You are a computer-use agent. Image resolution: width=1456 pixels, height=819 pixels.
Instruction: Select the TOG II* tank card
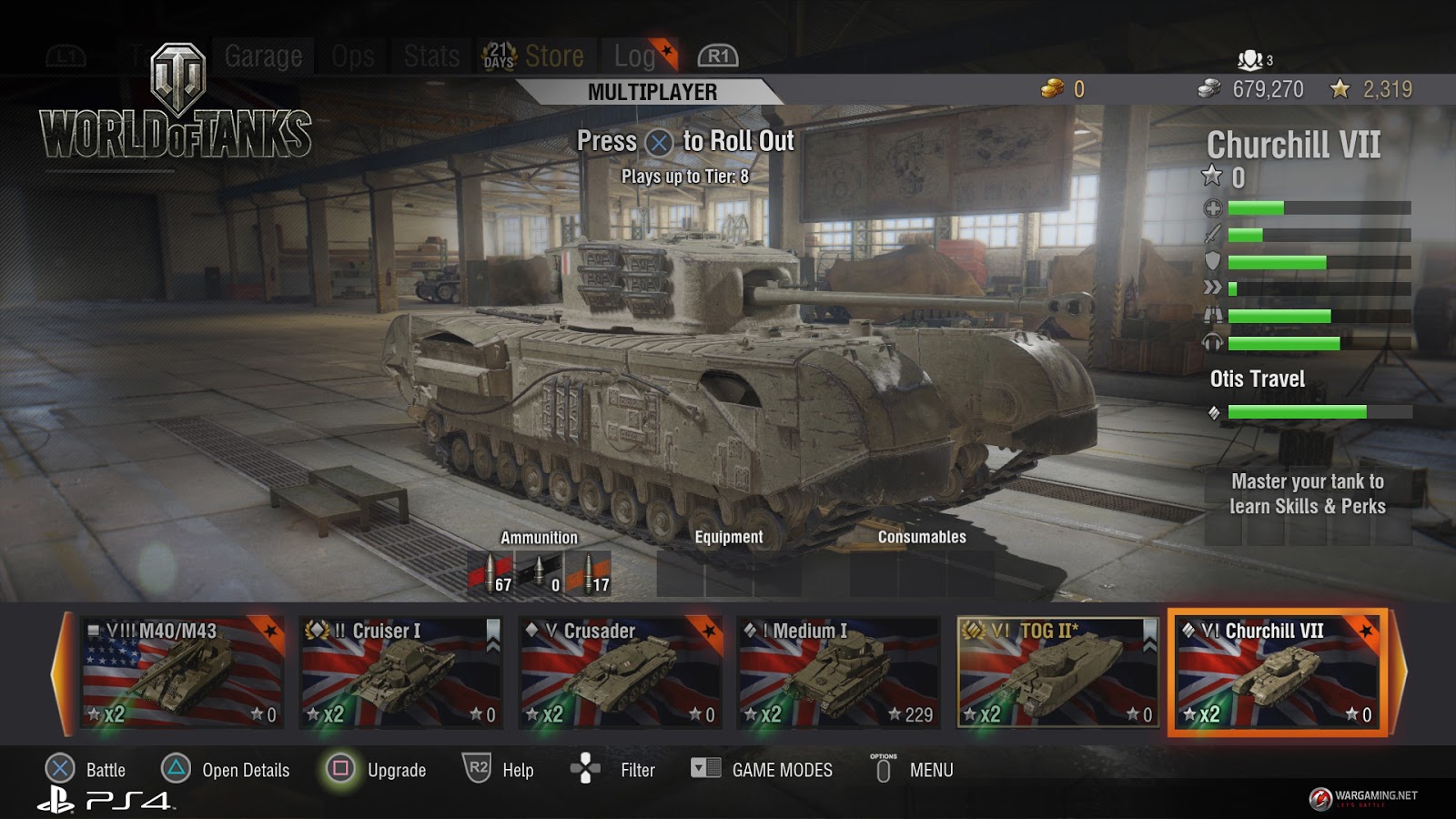[x=1057, y=672]
